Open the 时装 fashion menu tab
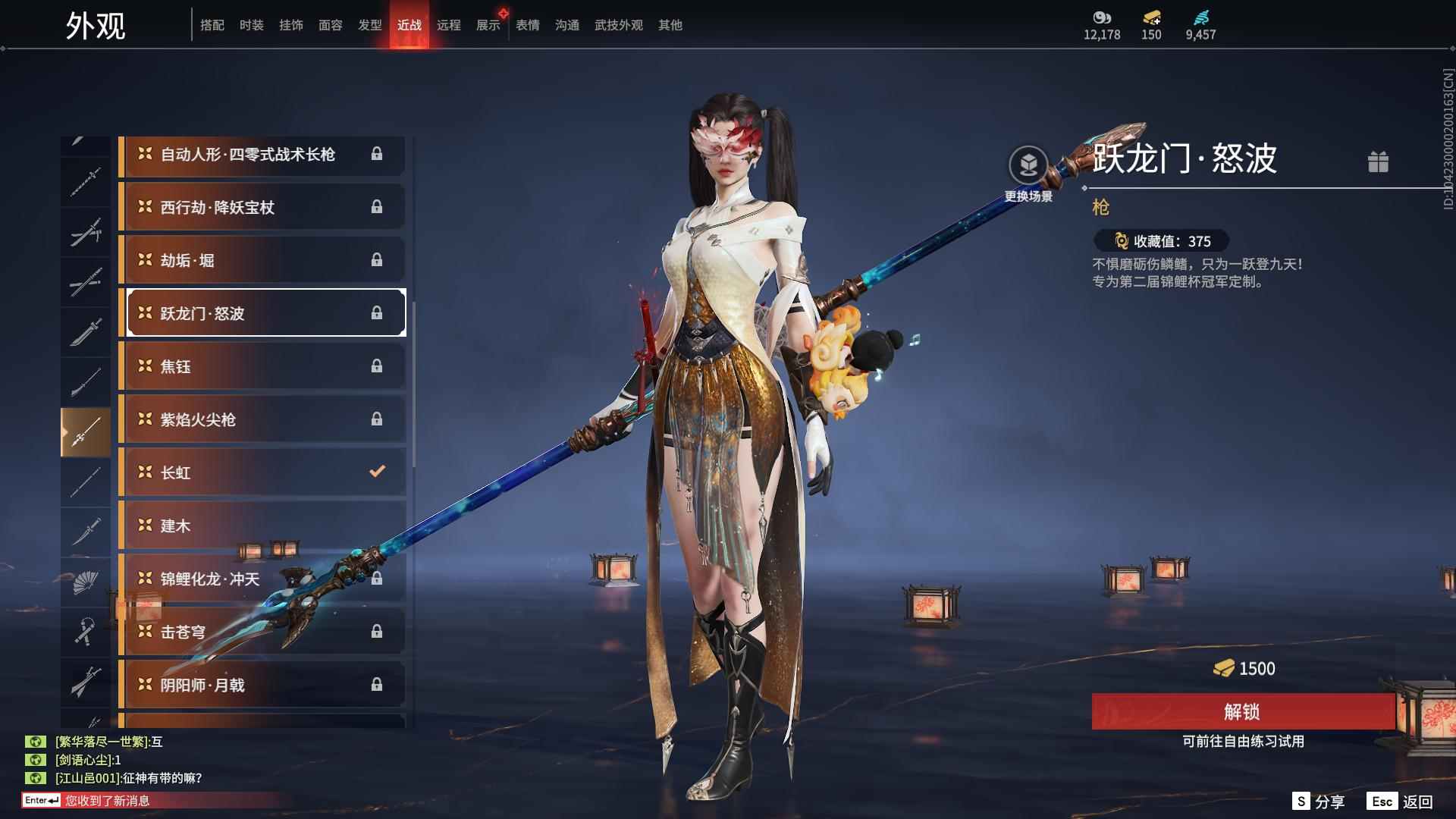The height and width of the screenshot is (819, 1456). tap(251, 24)
